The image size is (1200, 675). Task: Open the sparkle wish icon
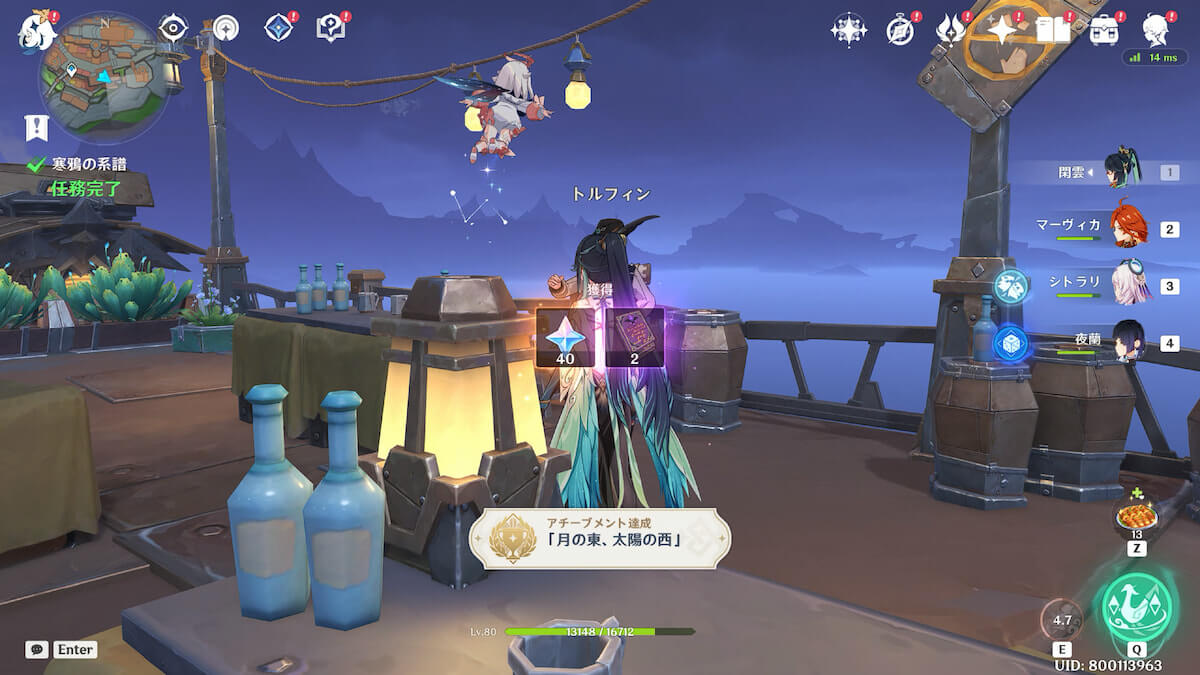point(1001,30)
